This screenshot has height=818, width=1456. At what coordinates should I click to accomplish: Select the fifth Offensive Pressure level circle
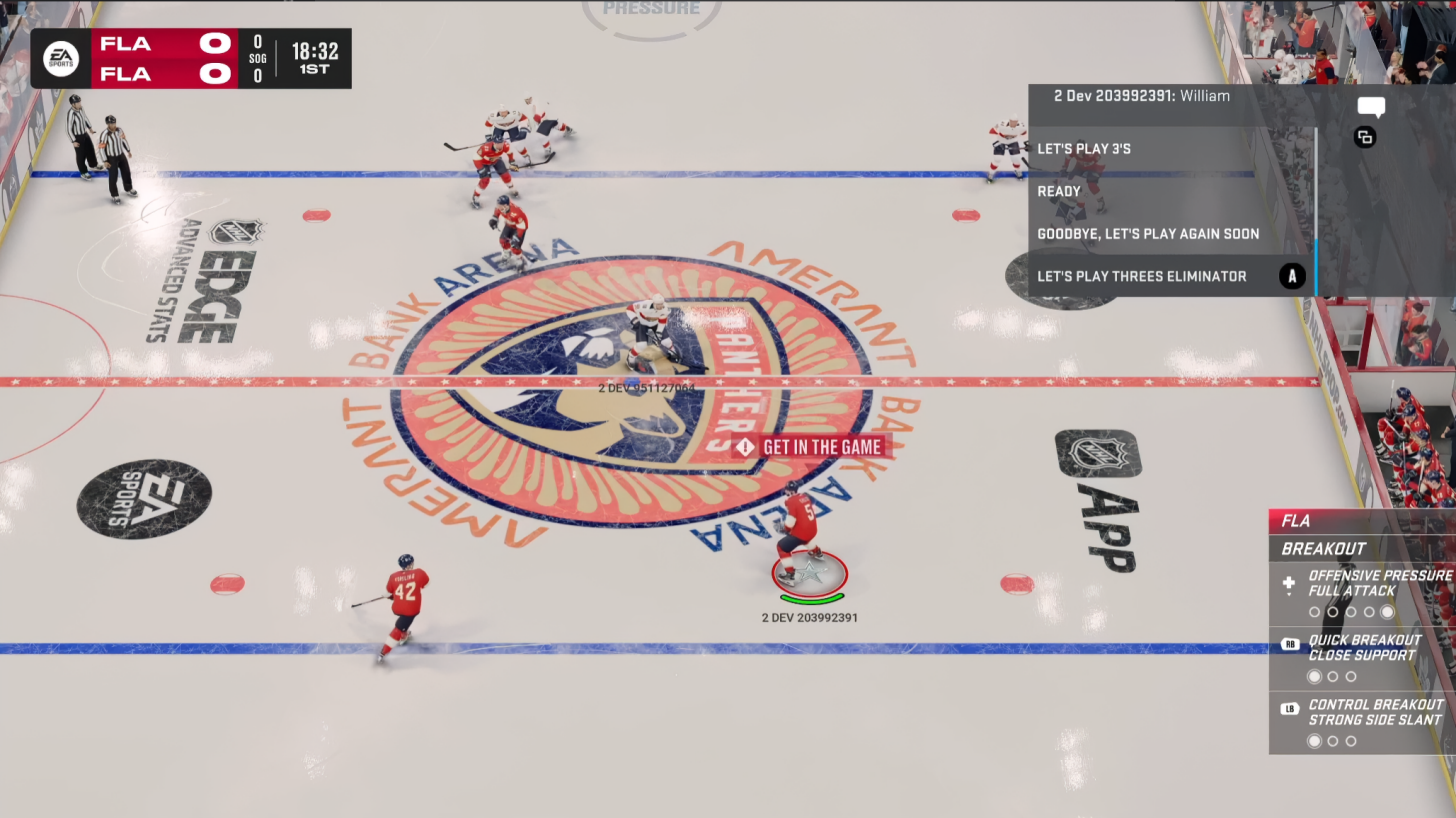coord(1386,612)
